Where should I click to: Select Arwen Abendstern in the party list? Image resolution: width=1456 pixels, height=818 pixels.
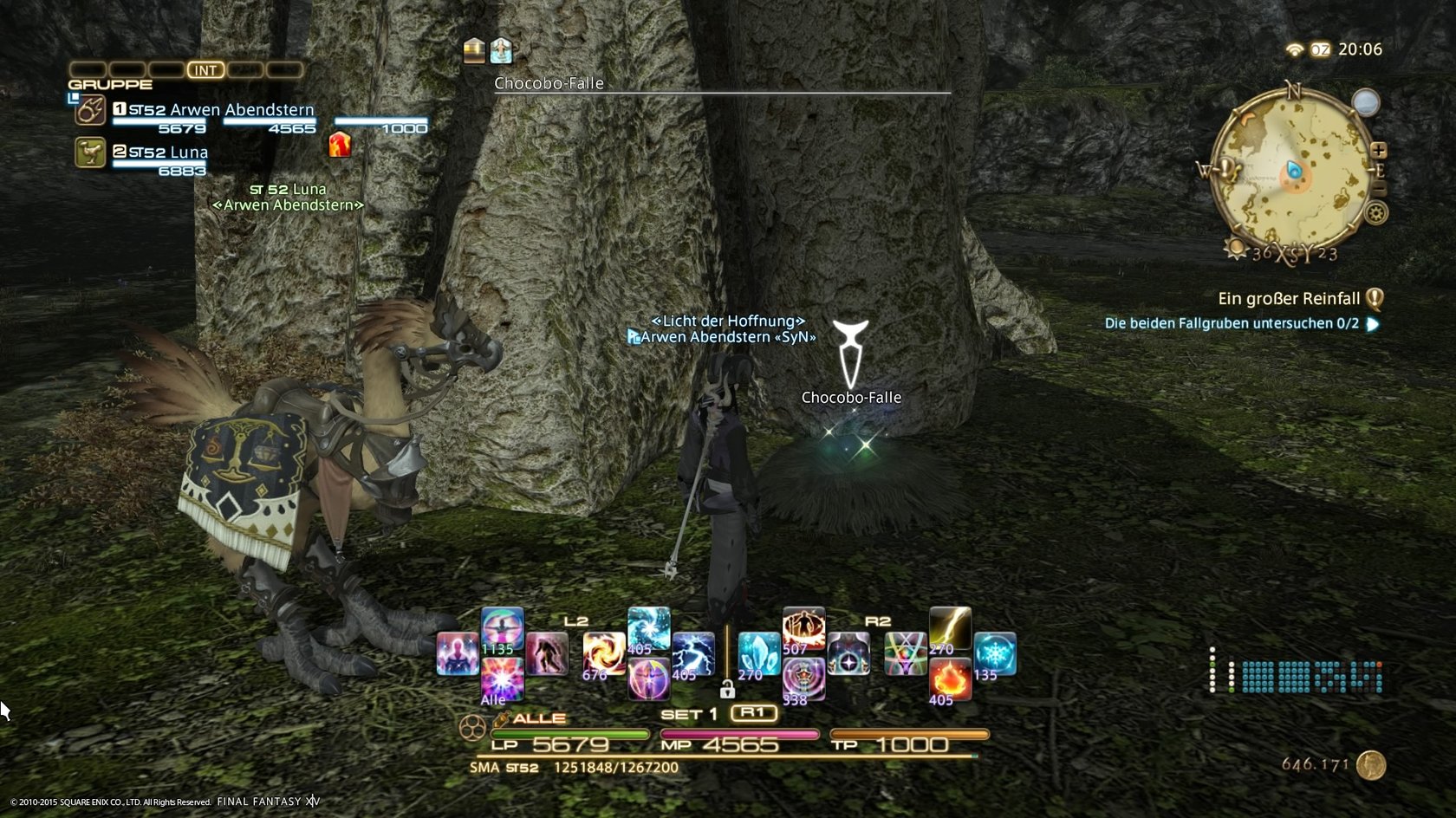coord(221,110)
